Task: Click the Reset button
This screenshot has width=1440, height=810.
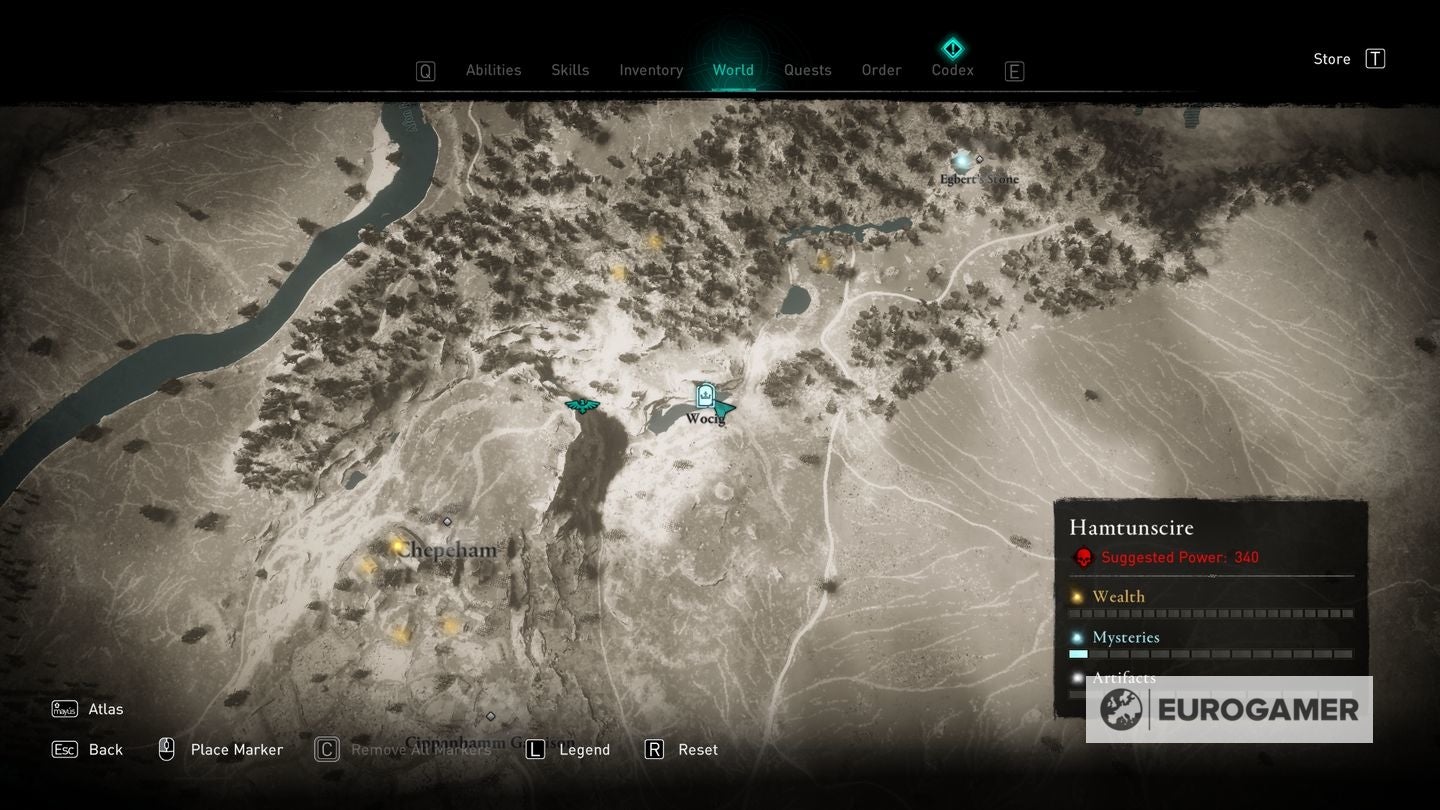Action: click(698, 749)
